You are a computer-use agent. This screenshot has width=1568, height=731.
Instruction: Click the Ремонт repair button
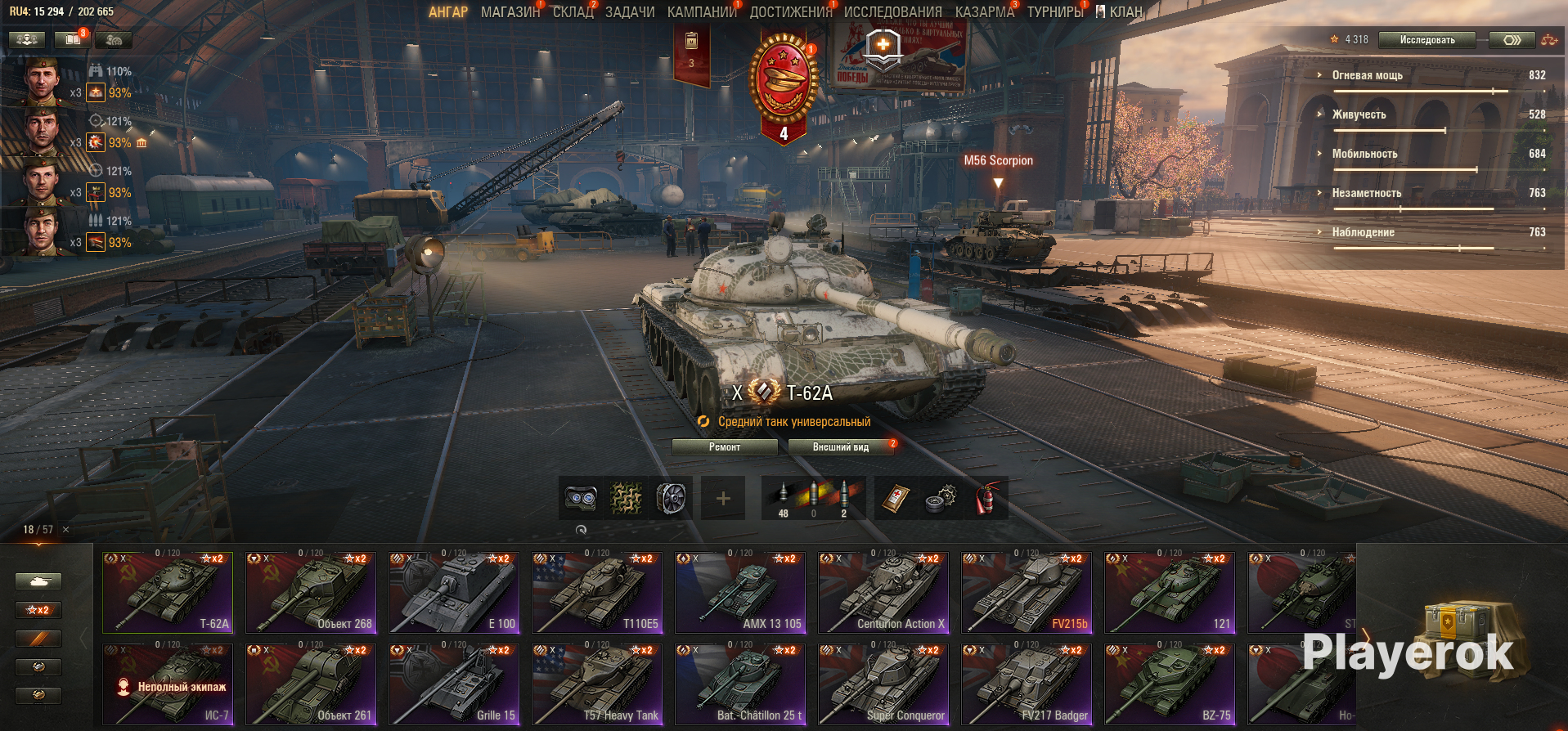point(724,447)
